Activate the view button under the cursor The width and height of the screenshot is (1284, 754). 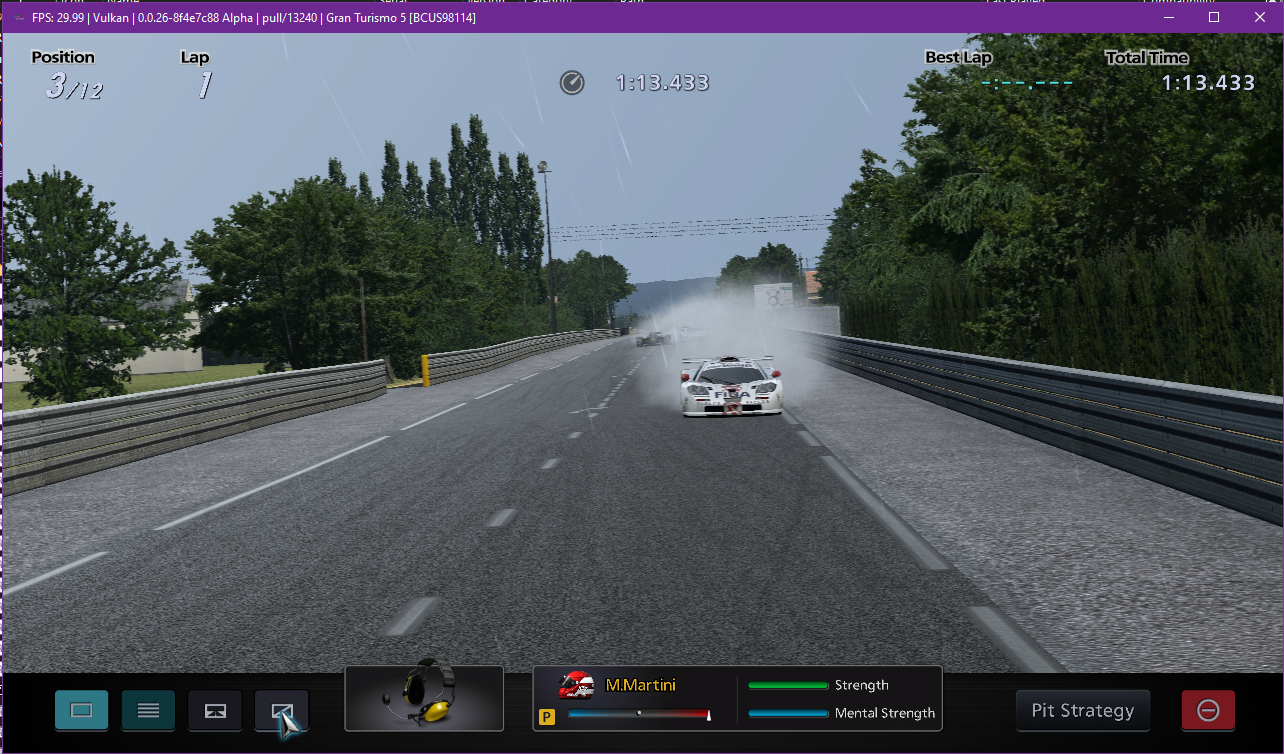pos(281,710)
